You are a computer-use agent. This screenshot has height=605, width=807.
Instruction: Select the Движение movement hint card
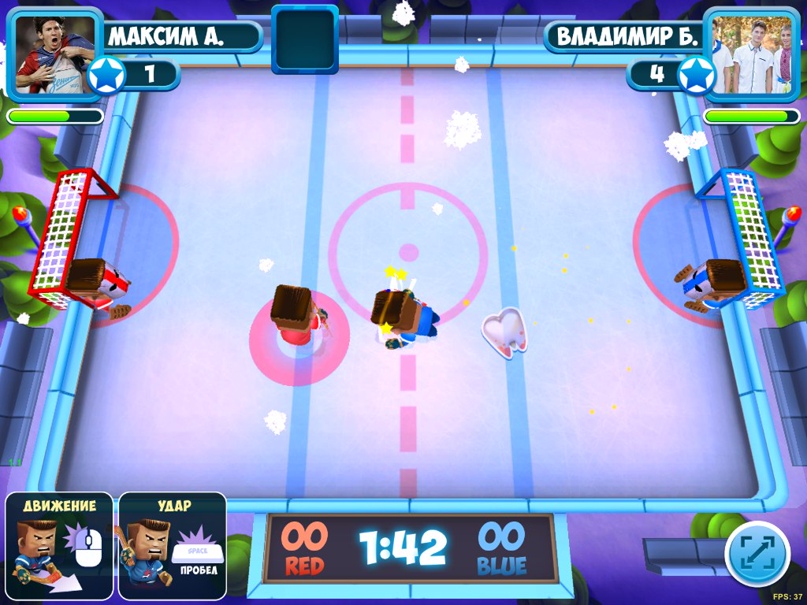point(59,545)
